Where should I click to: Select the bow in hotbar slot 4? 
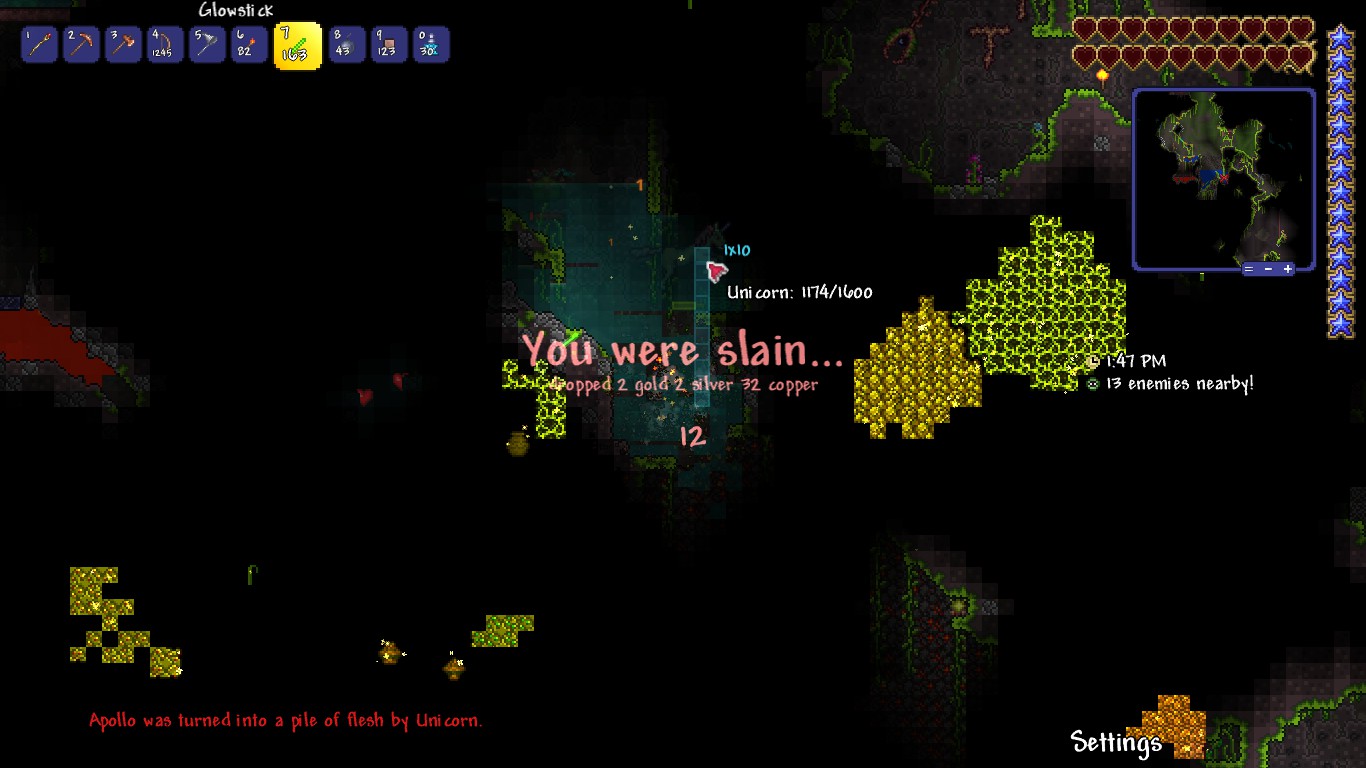coord(165,44)
